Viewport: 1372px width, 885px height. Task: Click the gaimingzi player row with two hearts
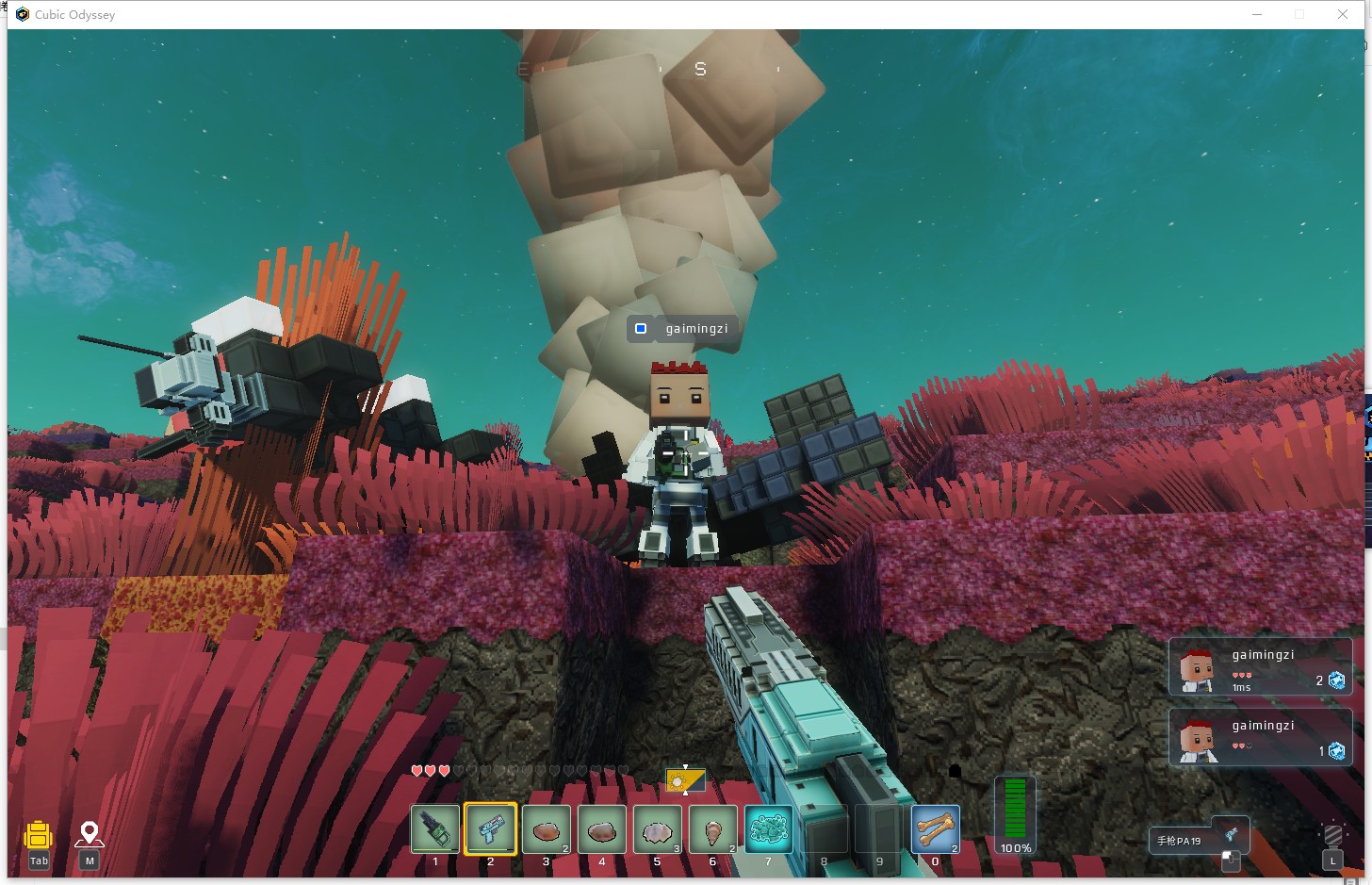pos(1260,737)
